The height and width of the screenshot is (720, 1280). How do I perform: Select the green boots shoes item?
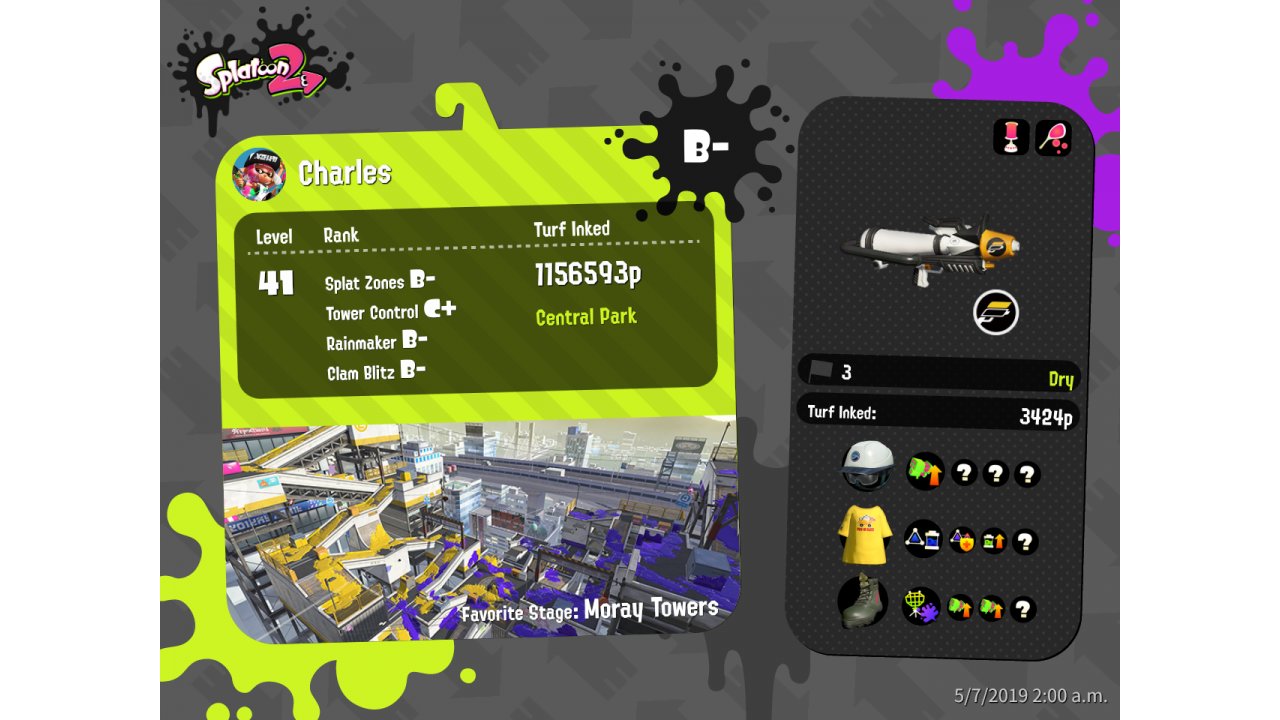863,602
